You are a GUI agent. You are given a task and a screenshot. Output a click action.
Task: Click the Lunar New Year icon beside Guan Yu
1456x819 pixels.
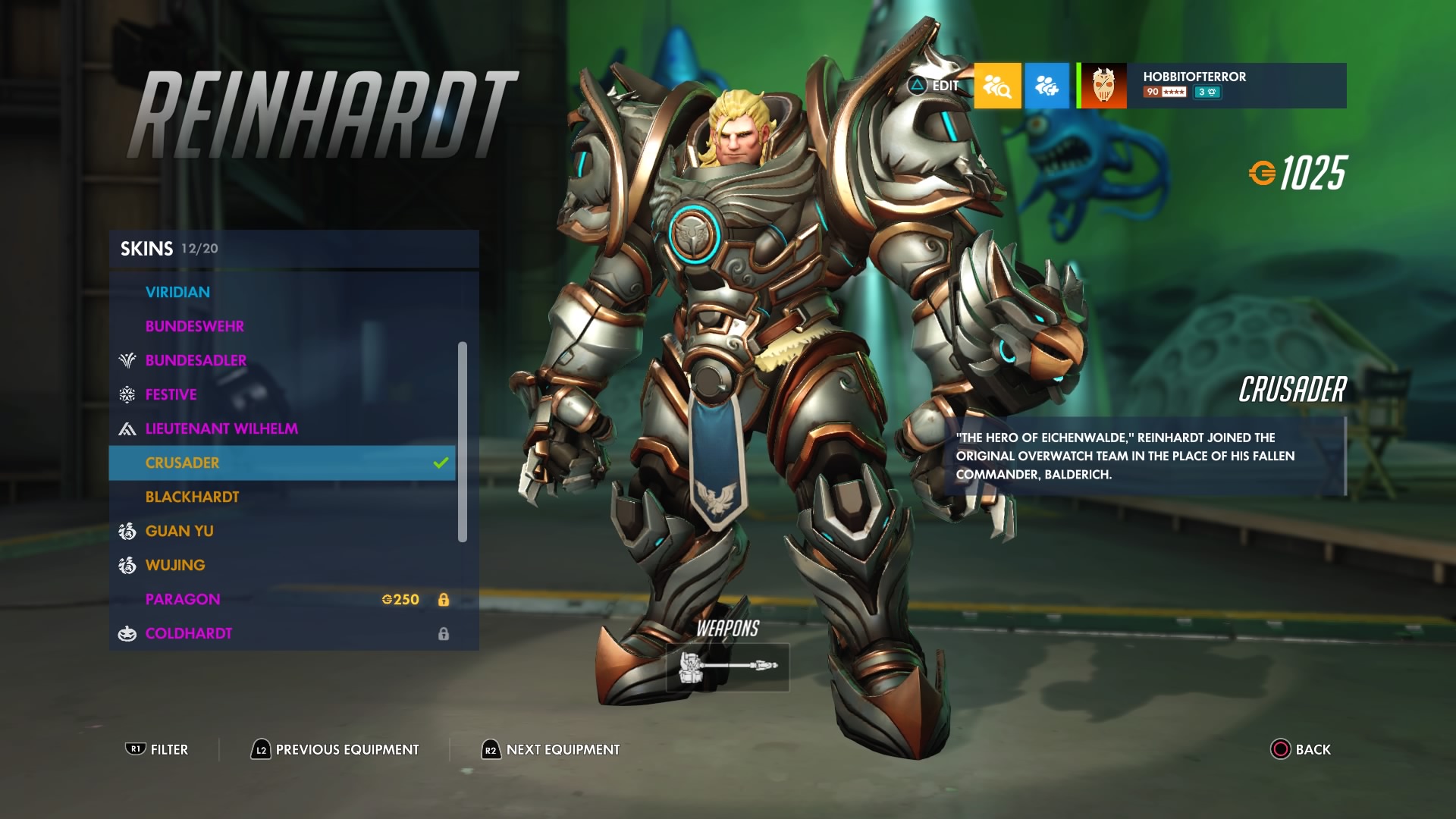click(x=126, y=531)
